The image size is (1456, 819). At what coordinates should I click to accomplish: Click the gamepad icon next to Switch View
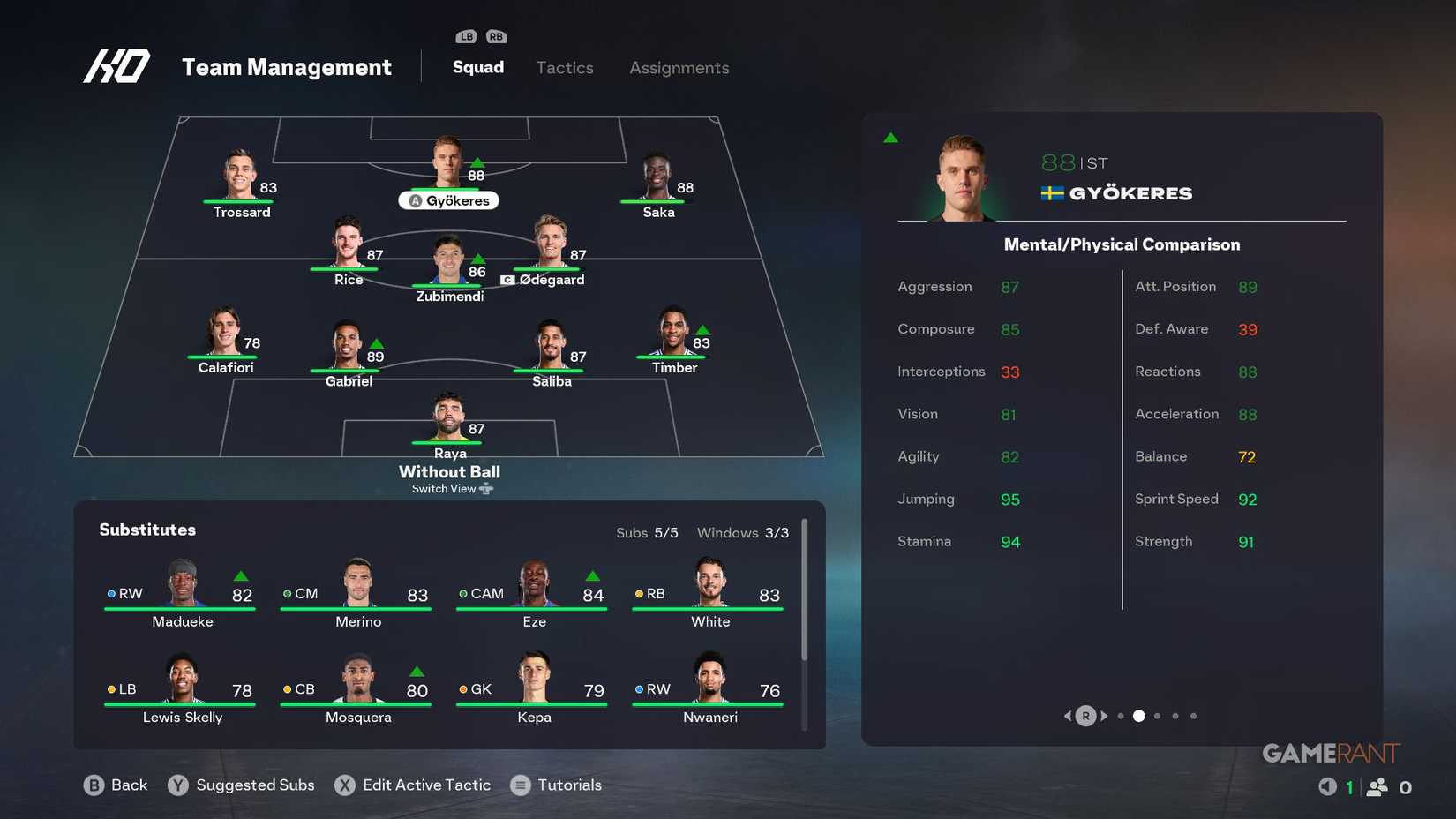pyautogui.click(x=486, y=488)
